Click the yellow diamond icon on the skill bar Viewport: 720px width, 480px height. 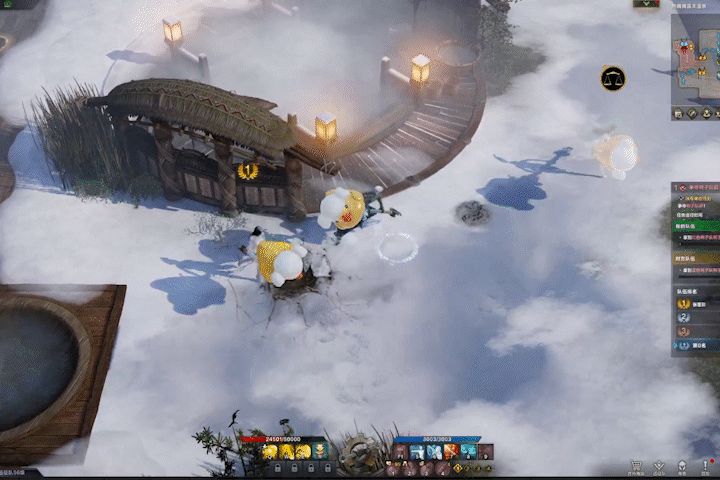coord(457,467)
